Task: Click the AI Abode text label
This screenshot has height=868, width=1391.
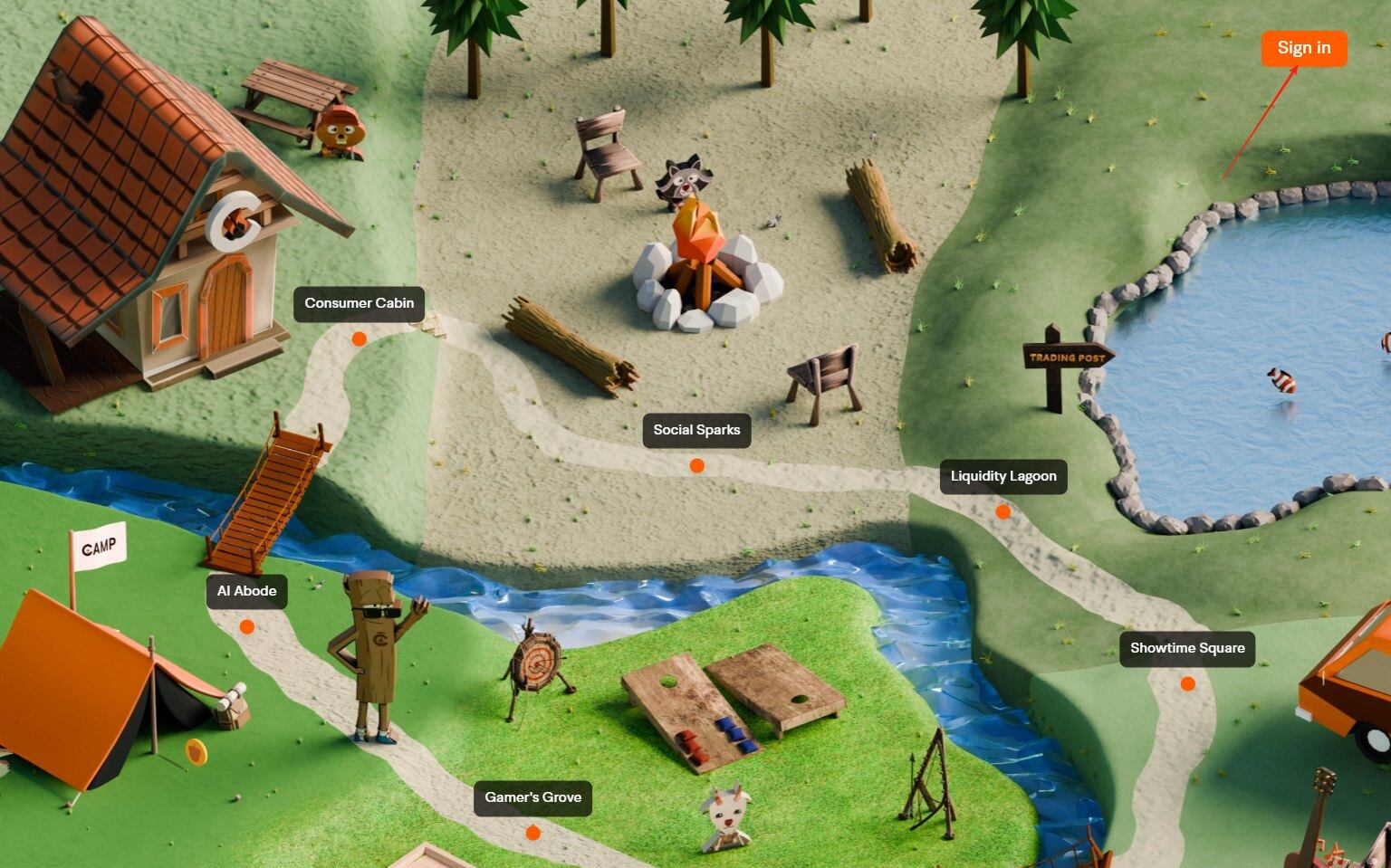Action: tap(246, 590)
